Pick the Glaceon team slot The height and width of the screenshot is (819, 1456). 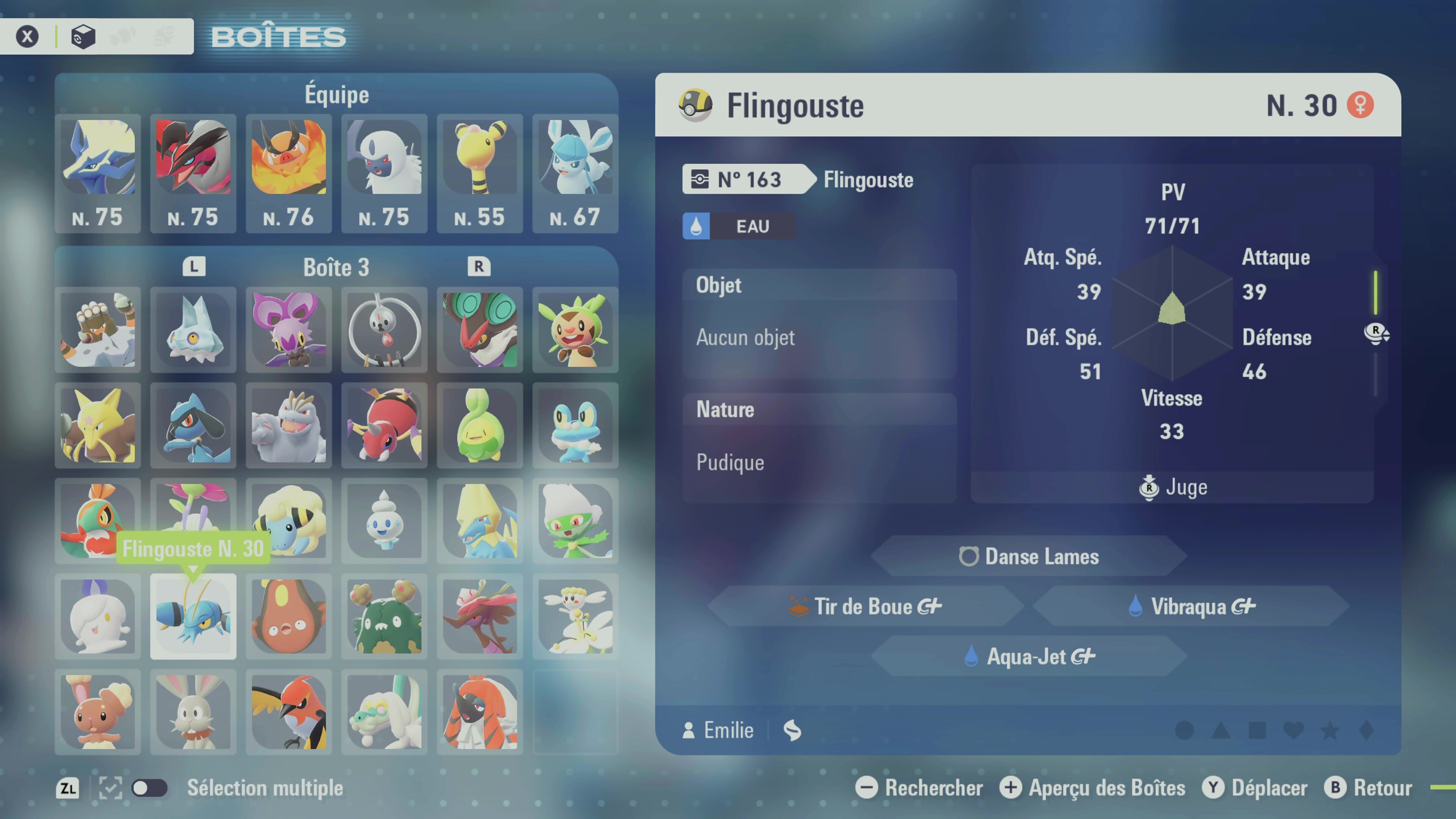(576, 173)
